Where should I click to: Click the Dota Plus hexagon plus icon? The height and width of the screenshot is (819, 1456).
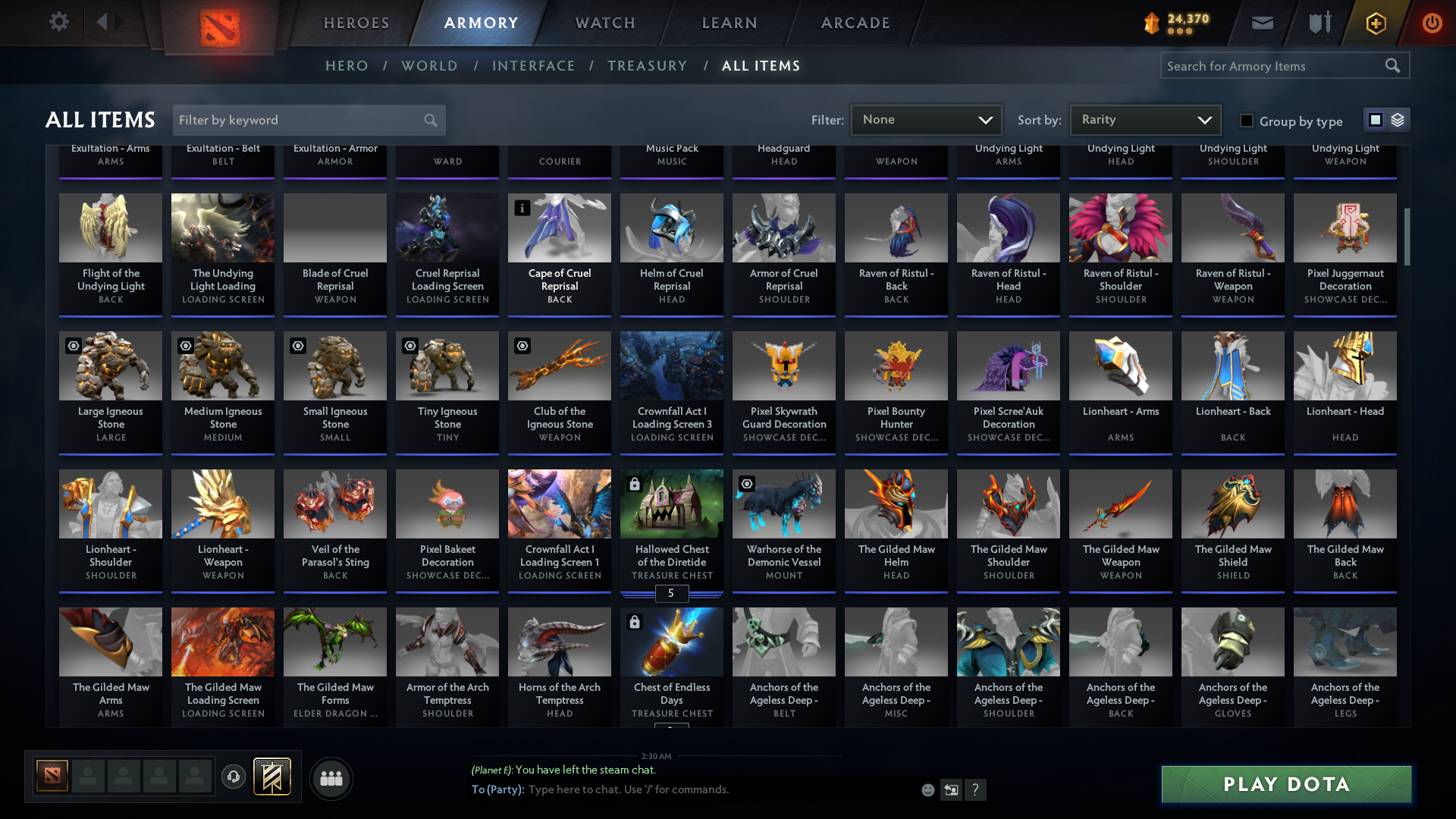coord(1375,24)
